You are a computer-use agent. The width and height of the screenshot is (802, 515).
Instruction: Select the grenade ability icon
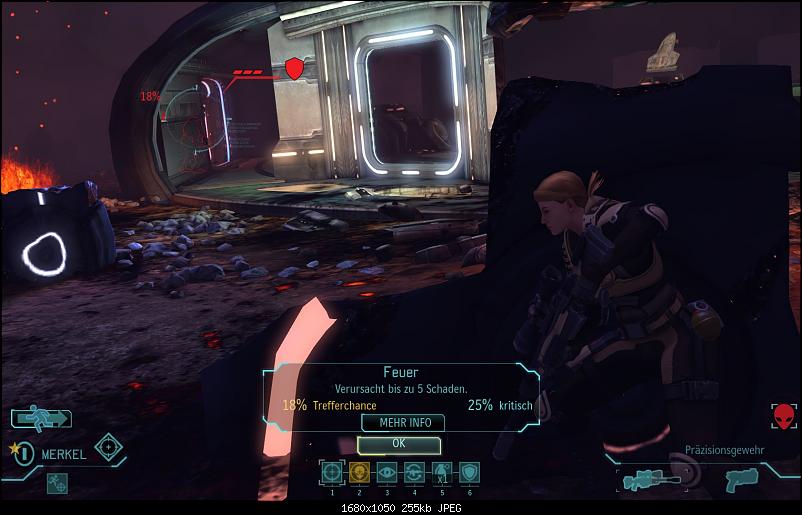441,472
